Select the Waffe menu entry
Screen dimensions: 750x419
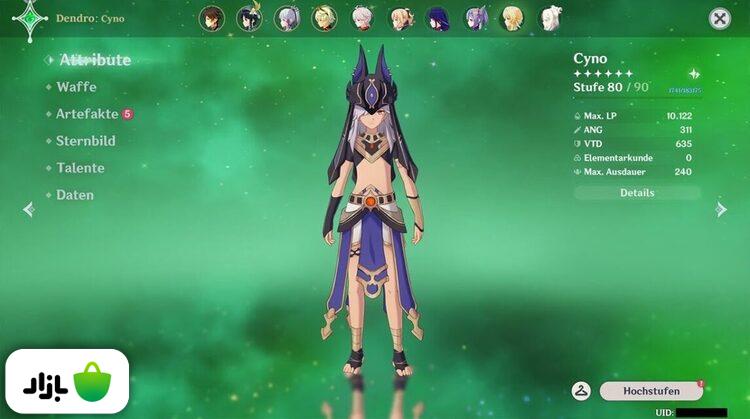[x=76, y=87]
